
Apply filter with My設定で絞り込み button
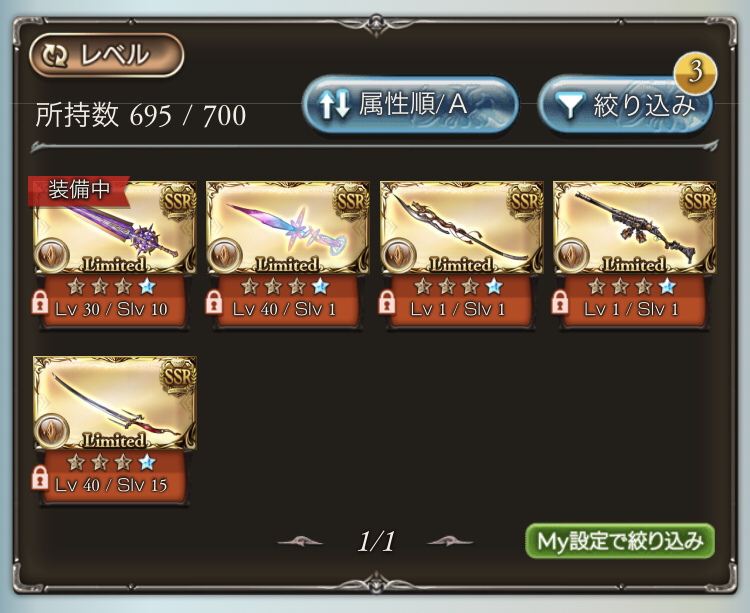pos(620,541)
